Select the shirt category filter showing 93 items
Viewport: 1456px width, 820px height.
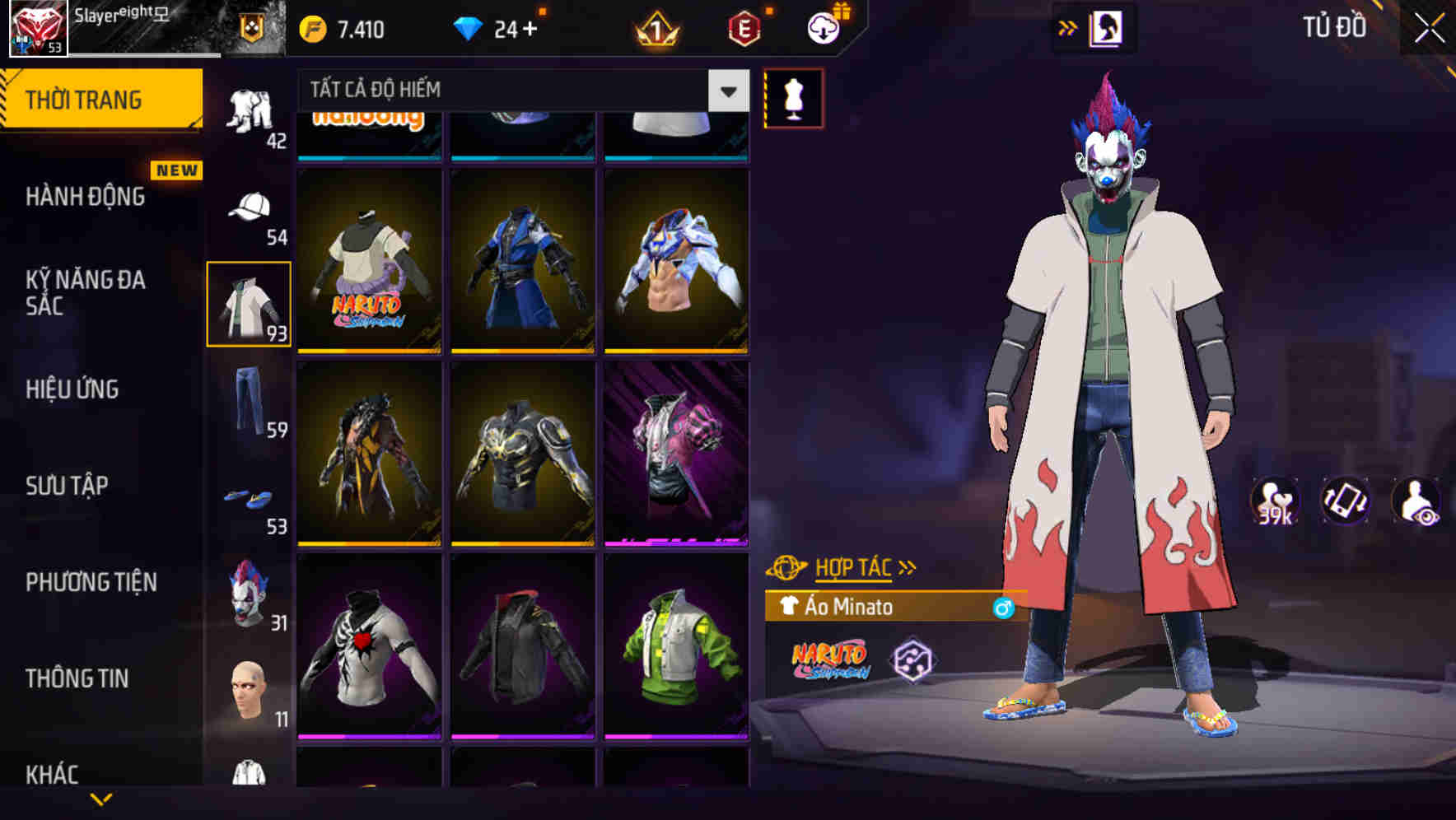pyautogui.click(x=249, y=303)
